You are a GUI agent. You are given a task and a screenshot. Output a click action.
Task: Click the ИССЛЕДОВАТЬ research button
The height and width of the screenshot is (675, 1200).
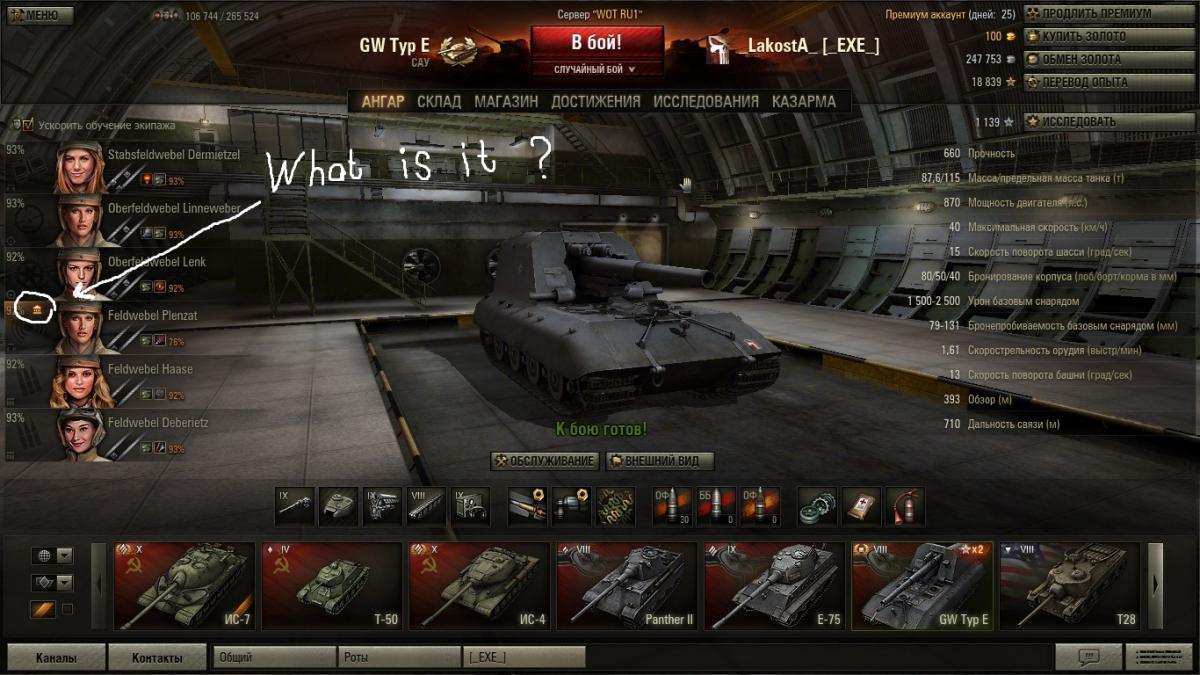coord(1095,121)
